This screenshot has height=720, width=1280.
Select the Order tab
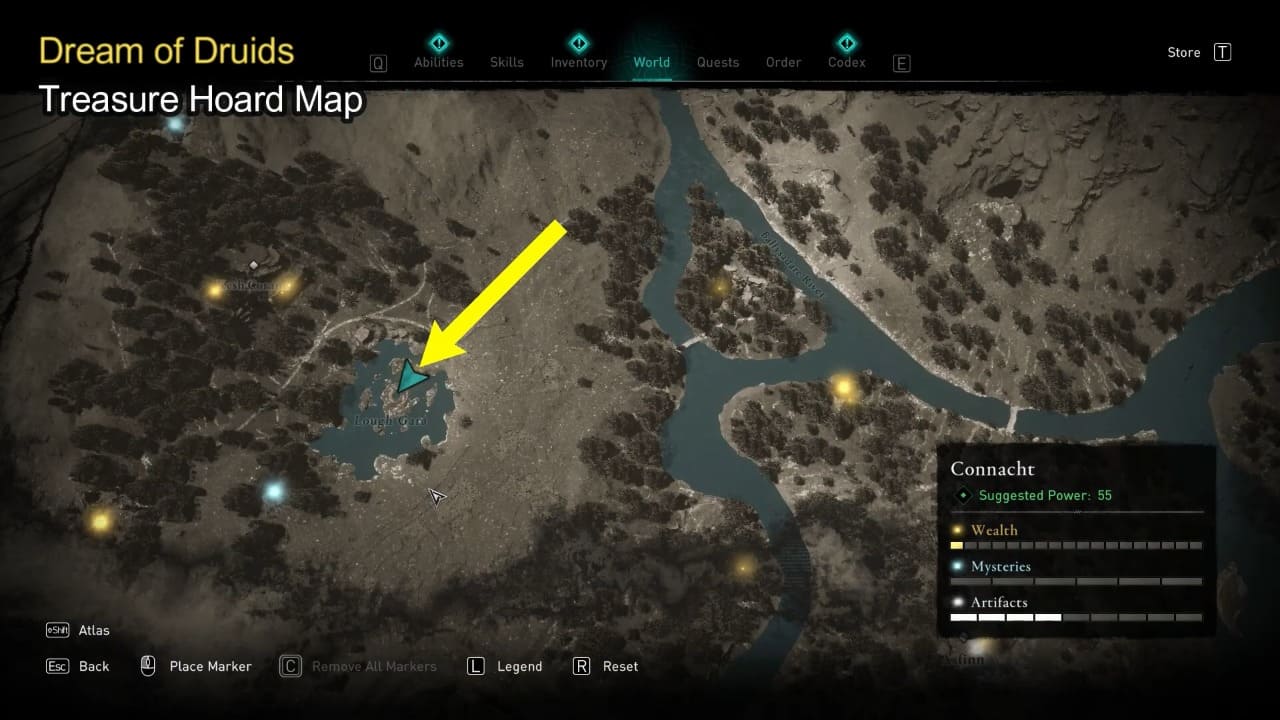coord(783,61)
